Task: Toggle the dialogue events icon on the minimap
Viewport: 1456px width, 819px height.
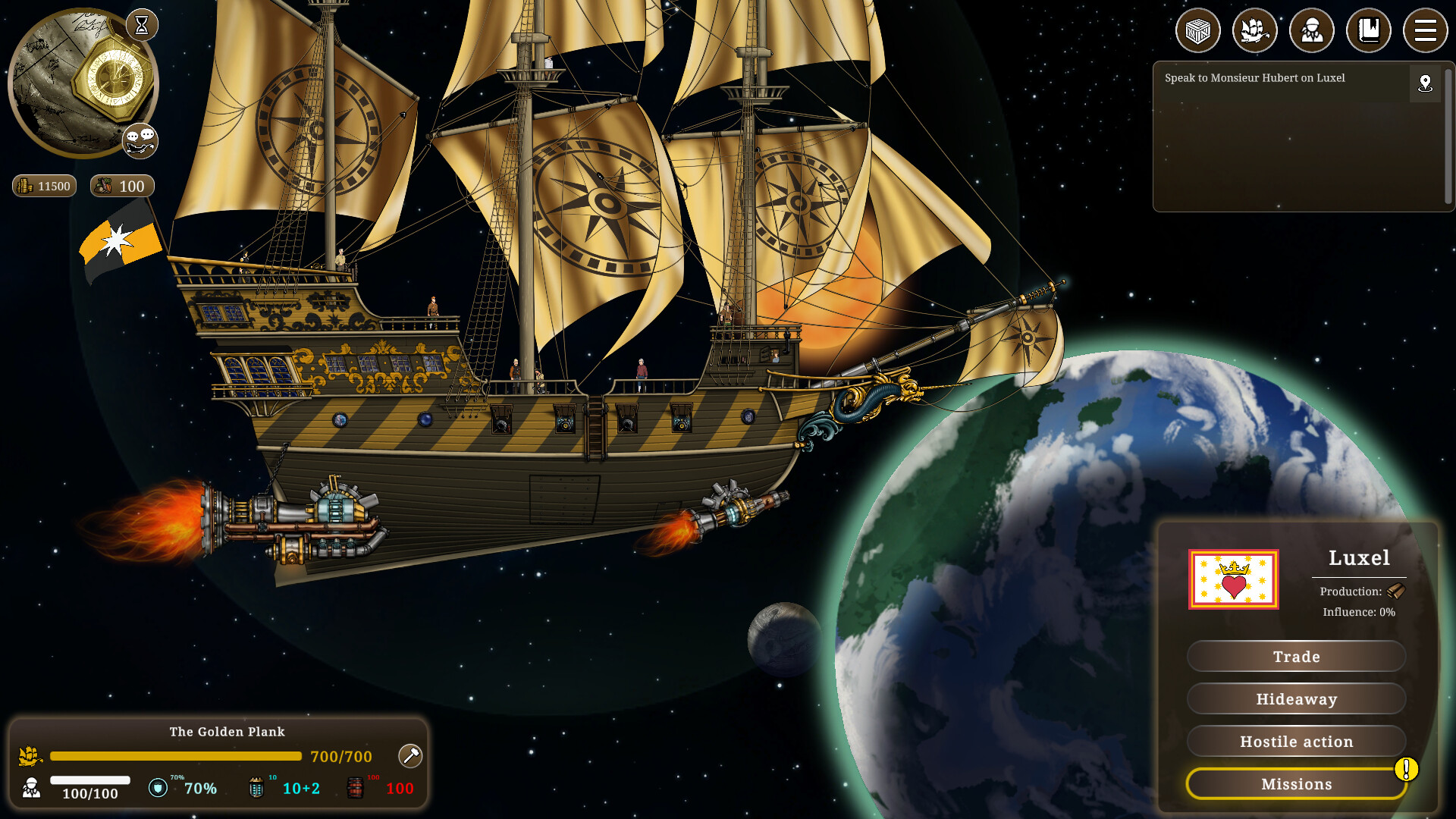Action: point(140,140)
